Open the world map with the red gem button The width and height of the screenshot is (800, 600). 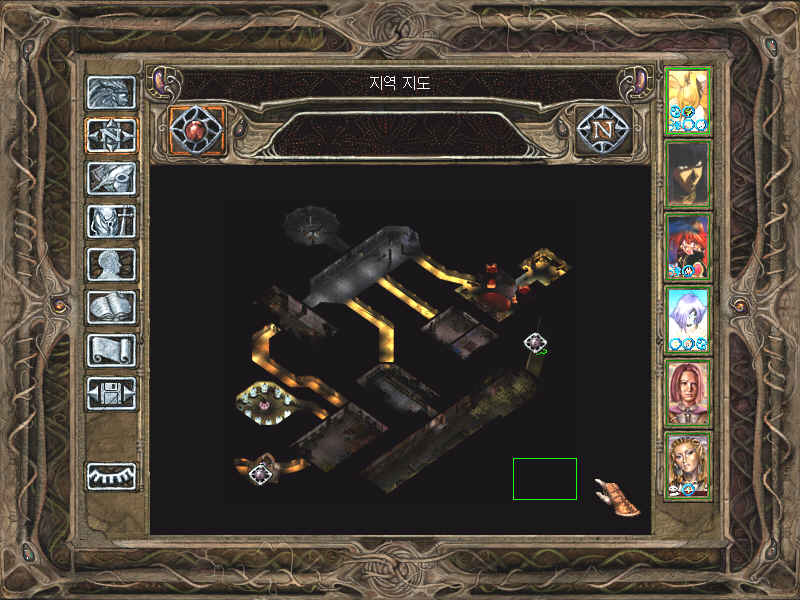tap(197, 130)
